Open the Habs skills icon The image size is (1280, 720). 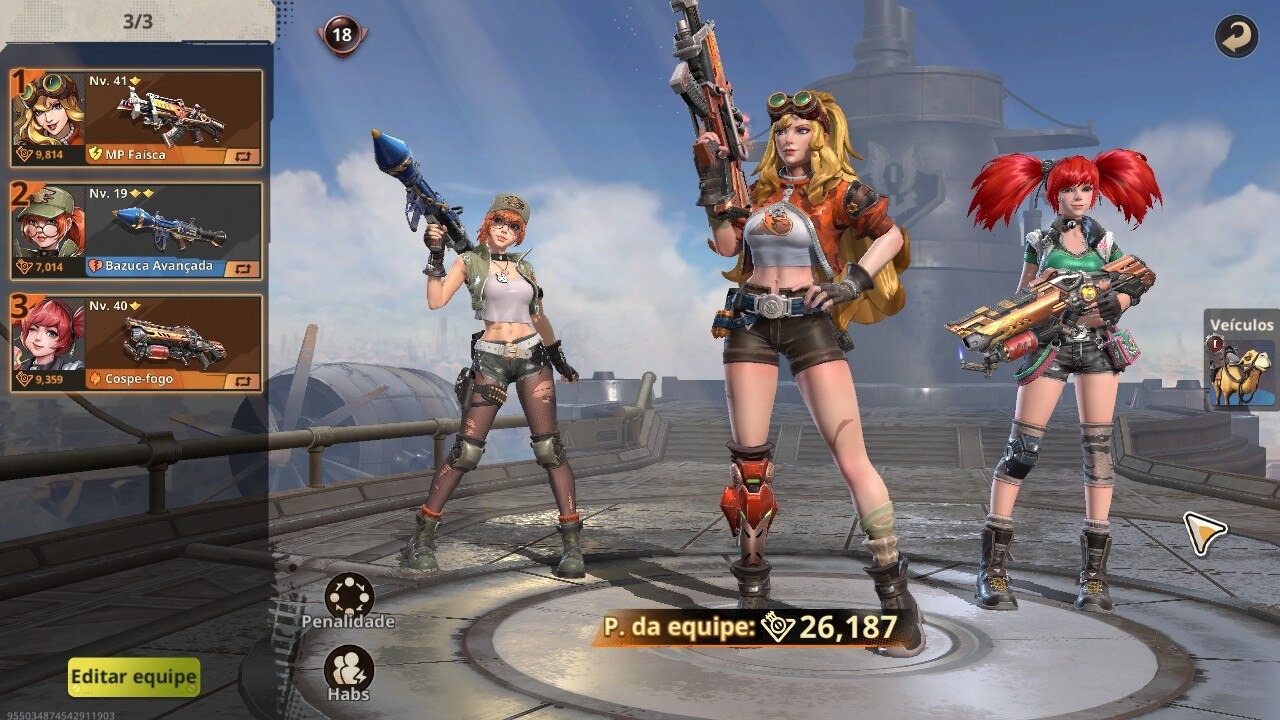click(349, 668)
